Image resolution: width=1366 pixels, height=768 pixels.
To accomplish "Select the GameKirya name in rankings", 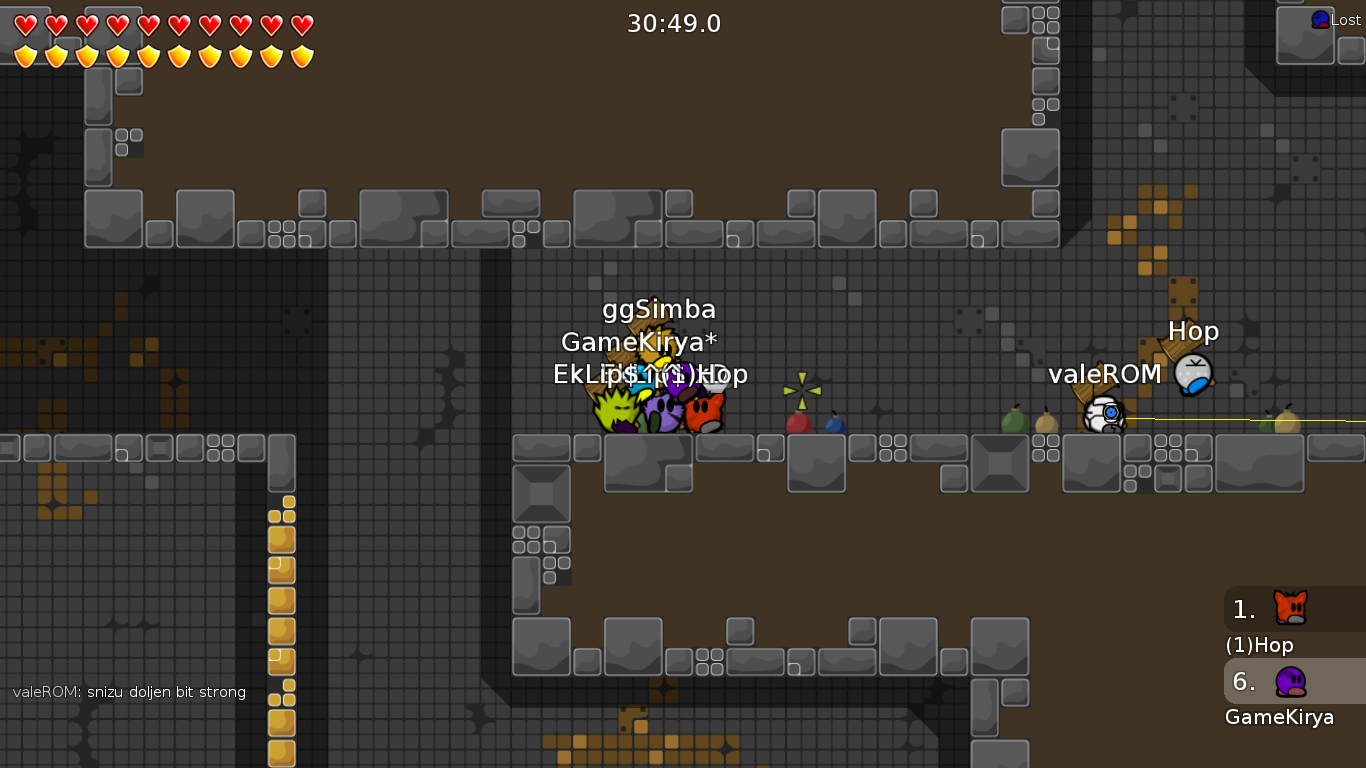I will click(x=1279, y=717).
